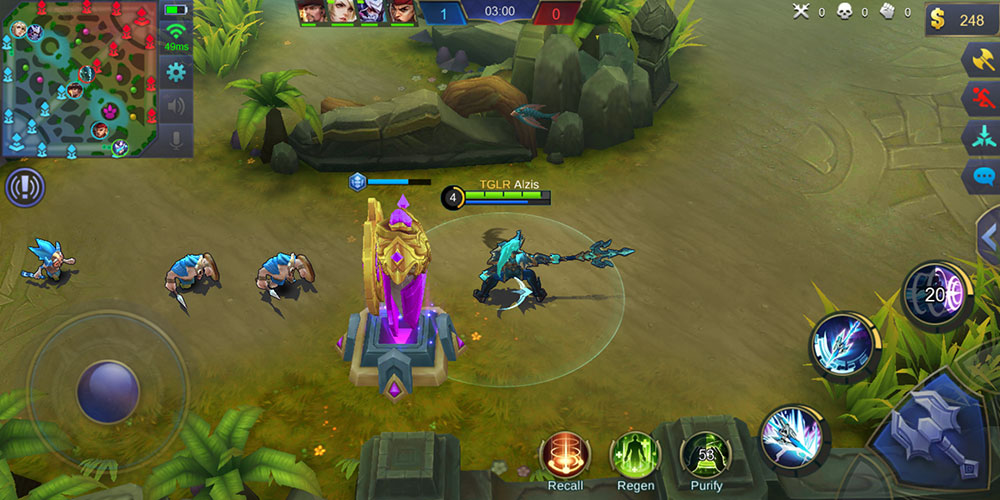Open the shop via the 248 gold button

pos(960,19)
